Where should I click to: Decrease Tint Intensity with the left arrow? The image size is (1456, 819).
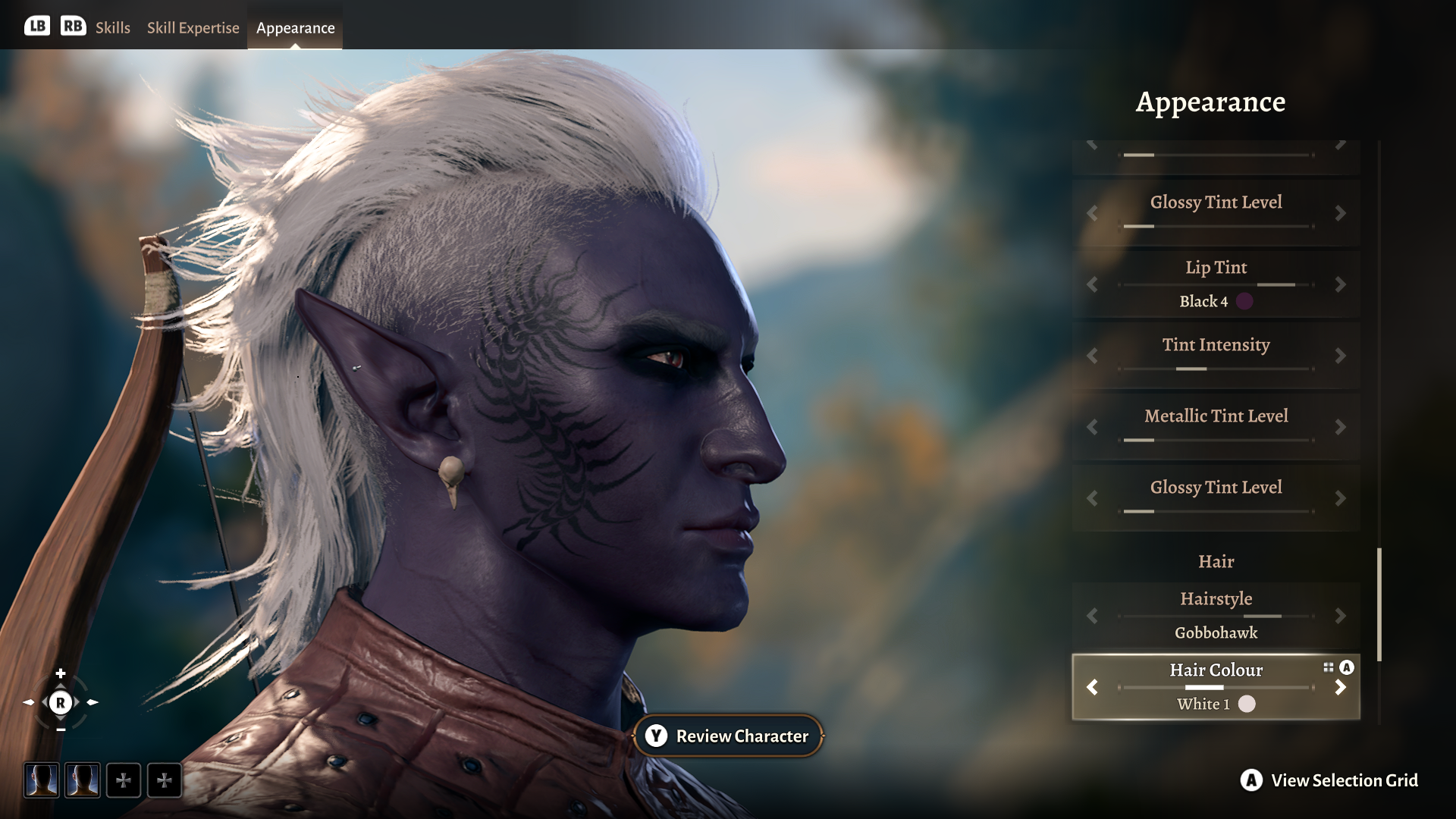pos(1092,356)
